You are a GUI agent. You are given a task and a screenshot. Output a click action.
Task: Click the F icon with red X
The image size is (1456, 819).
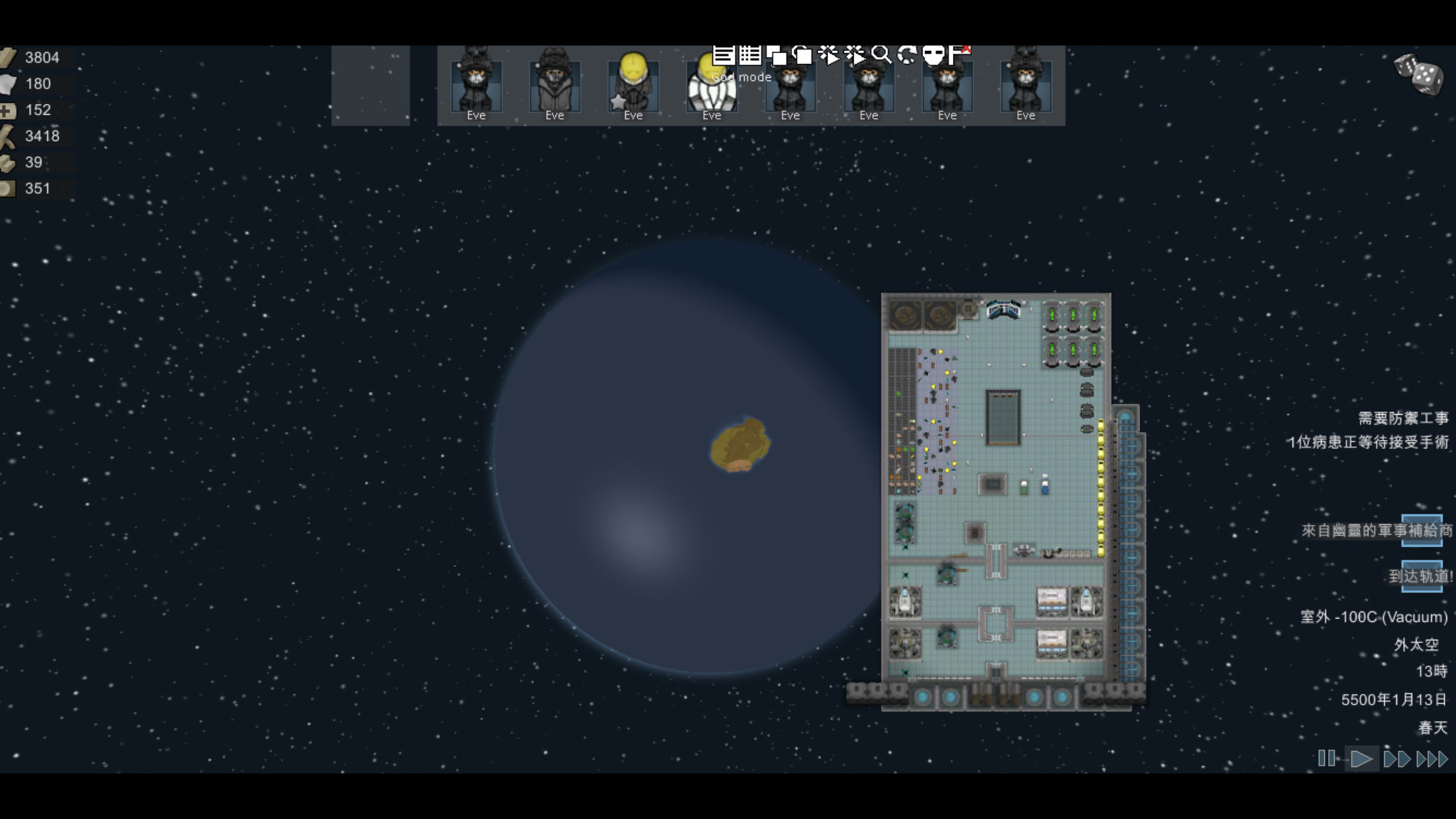pos(959,55)
